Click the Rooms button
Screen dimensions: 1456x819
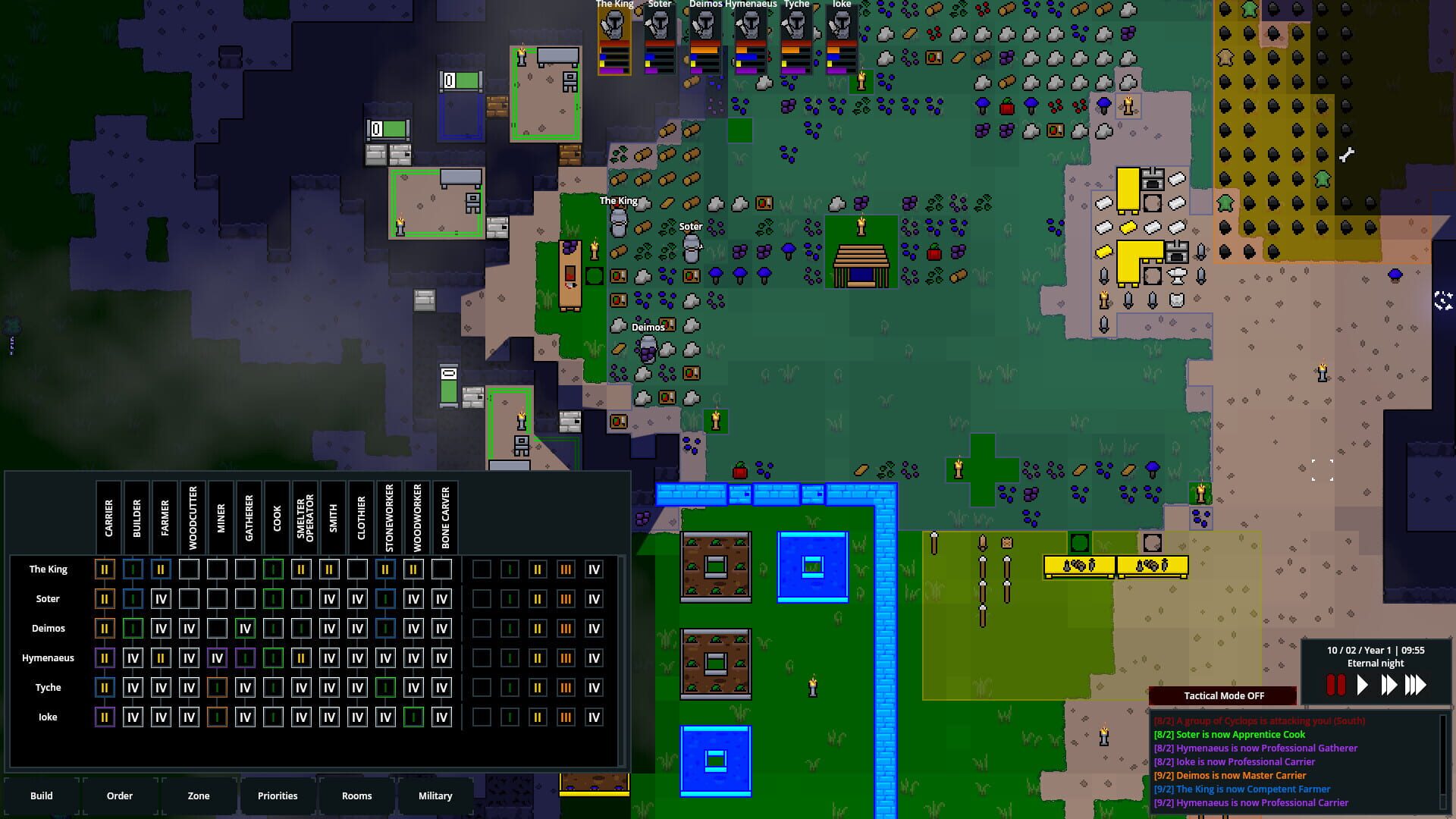tap(356, 795)
